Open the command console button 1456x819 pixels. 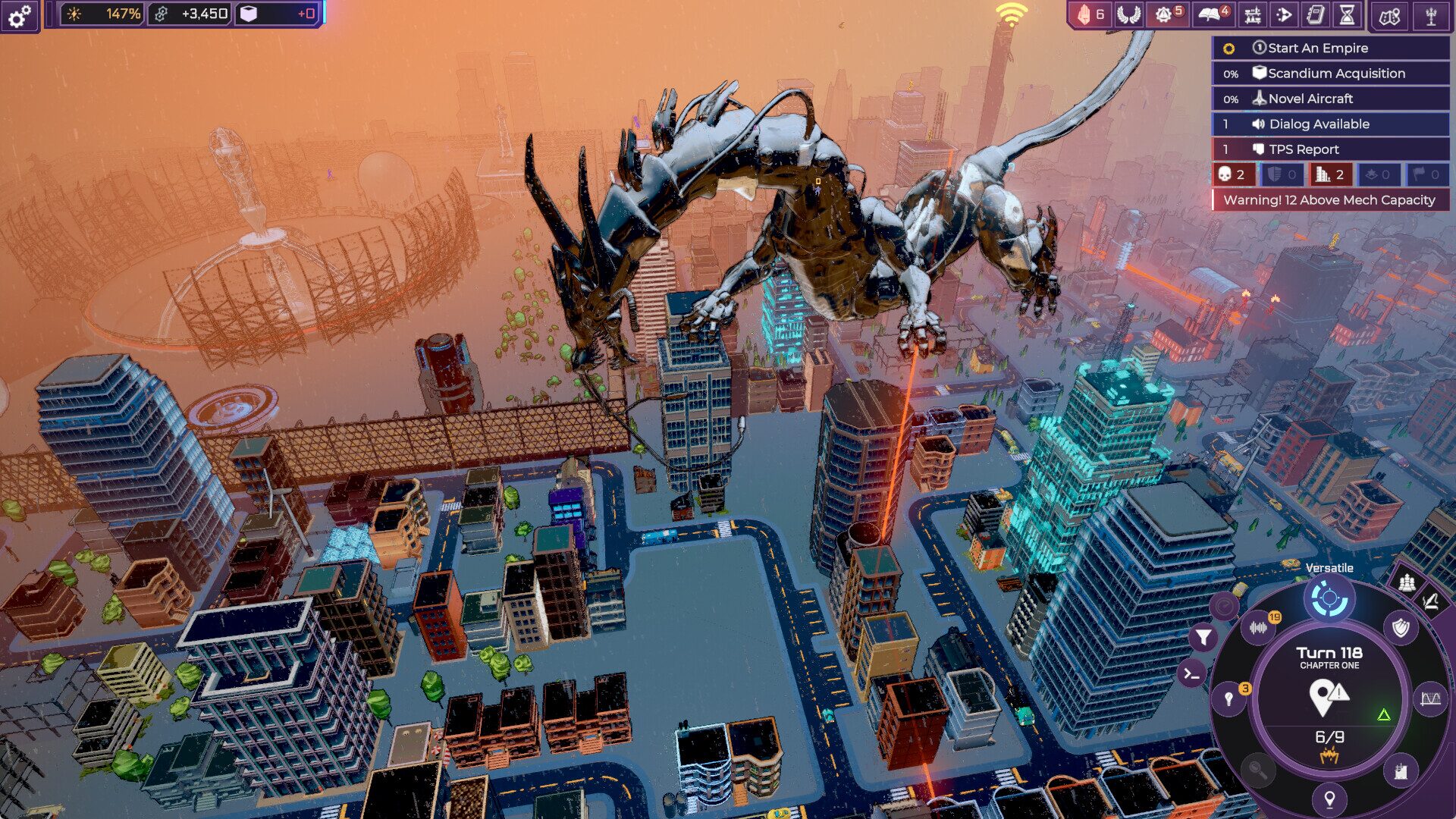pyautogui.click(x=1191, y=673)
